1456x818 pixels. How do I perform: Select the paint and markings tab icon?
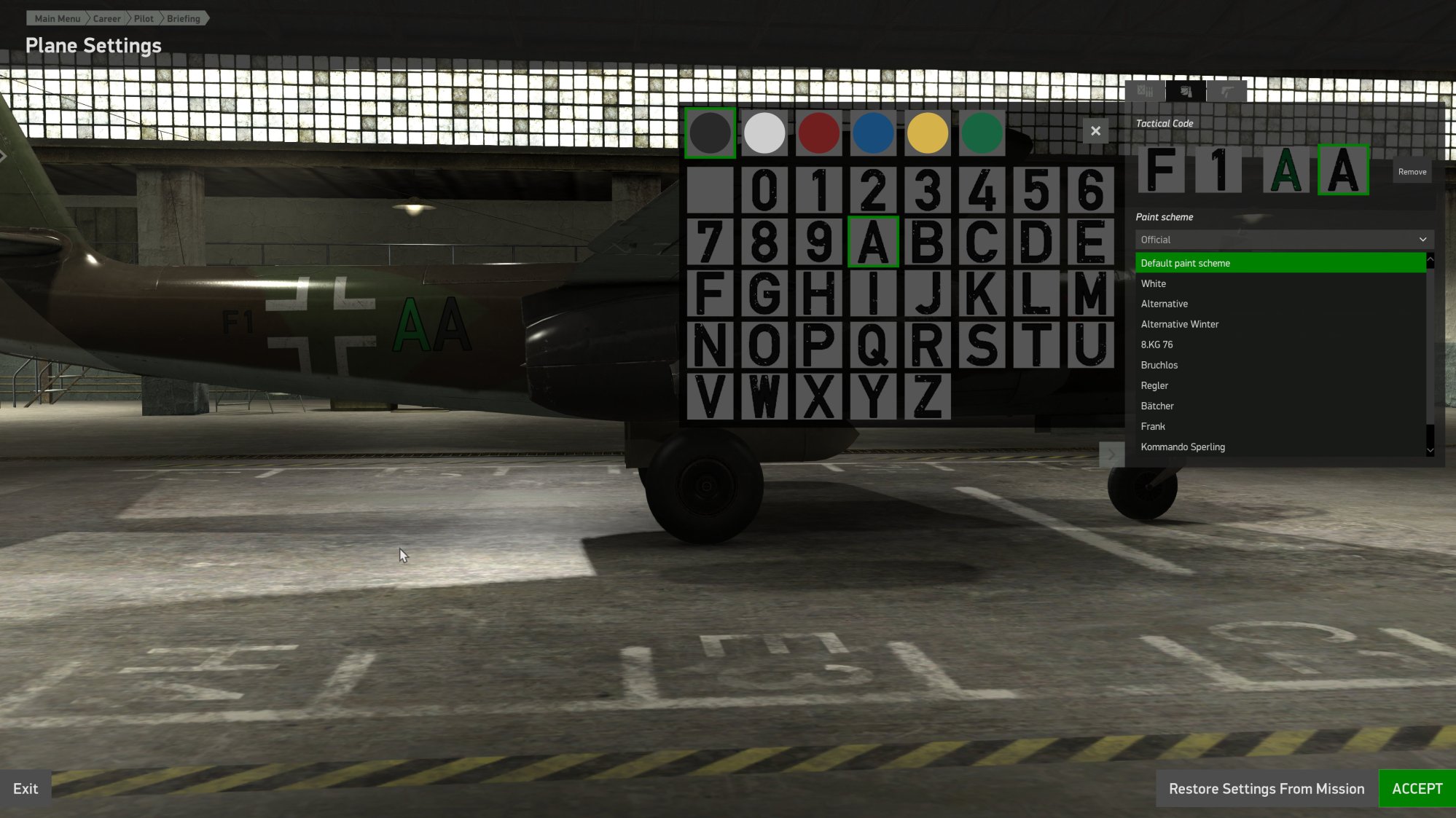point(1186,92)
